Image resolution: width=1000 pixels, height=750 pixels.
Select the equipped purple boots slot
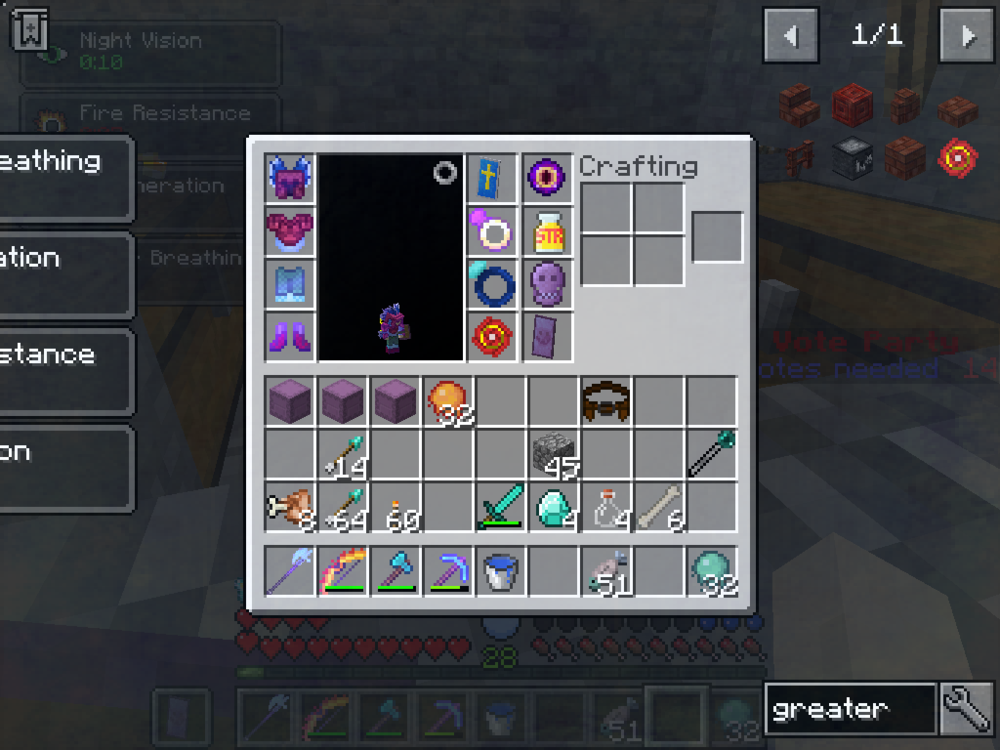coord(291,336)
